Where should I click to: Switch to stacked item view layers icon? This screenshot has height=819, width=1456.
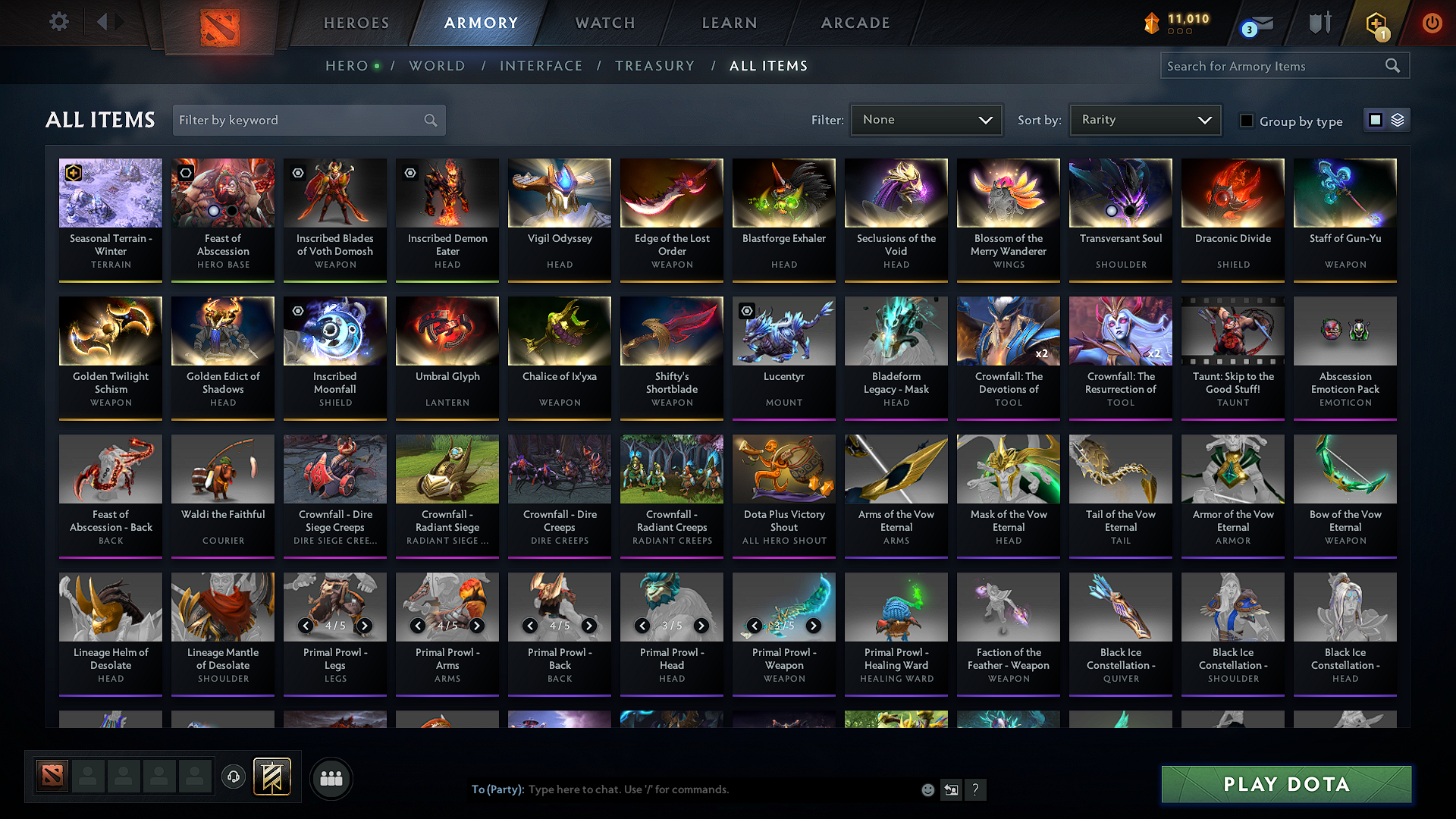[x=1399, y=119]
